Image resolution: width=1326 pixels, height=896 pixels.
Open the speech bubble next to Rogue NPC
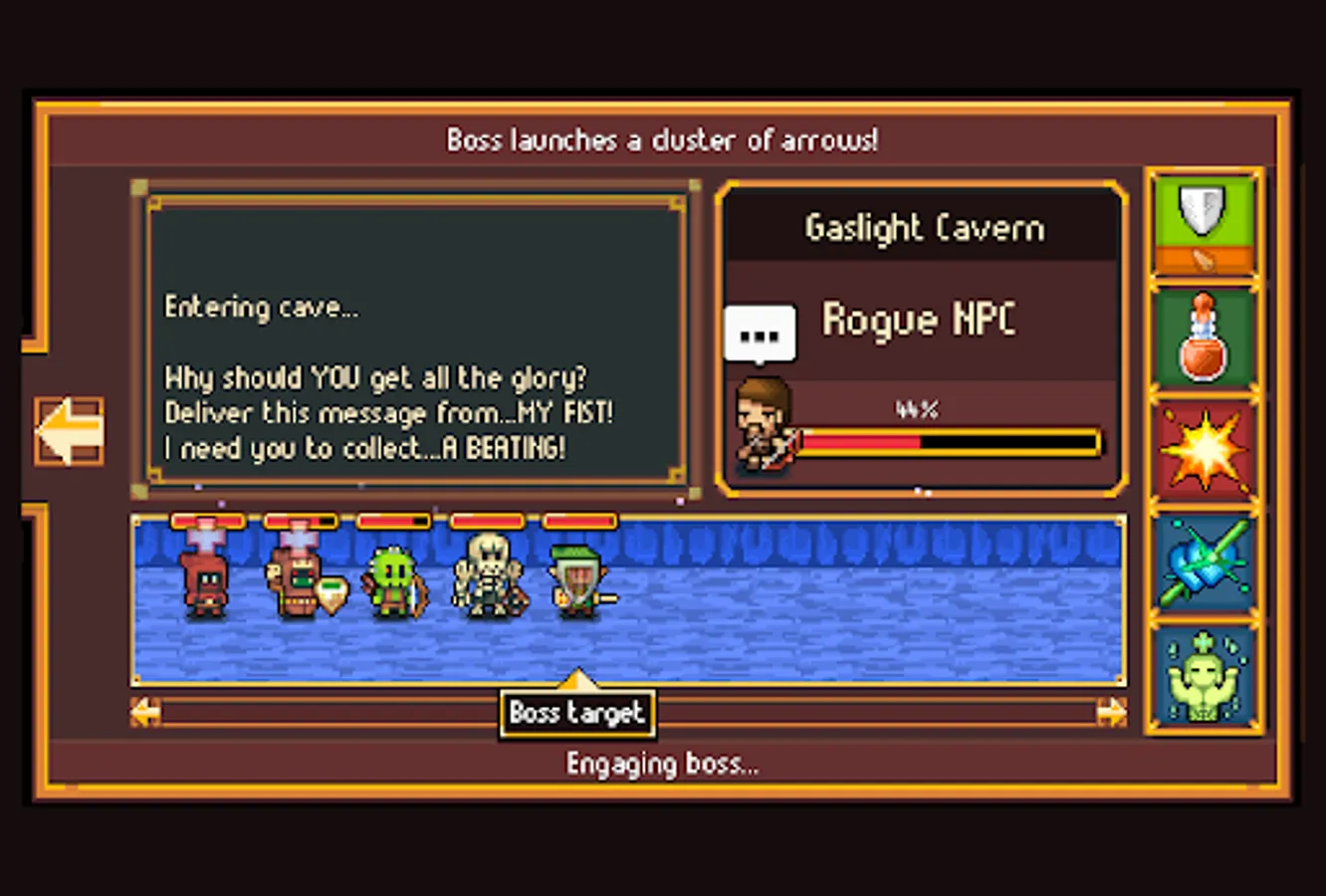coord(759,333)
